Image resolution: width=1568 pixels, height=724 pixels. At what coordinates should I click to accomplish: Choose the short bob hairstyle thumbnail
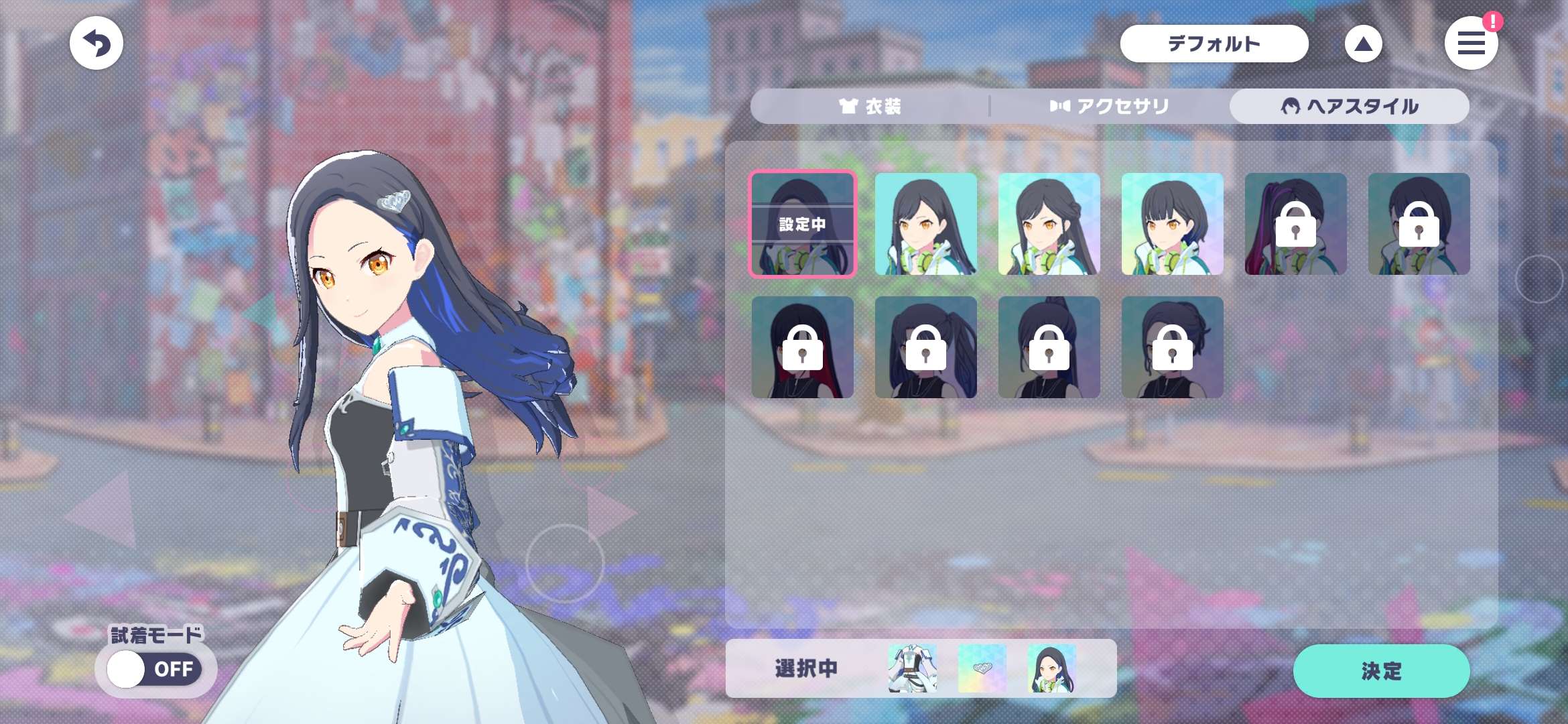(x=1172, y=224)
